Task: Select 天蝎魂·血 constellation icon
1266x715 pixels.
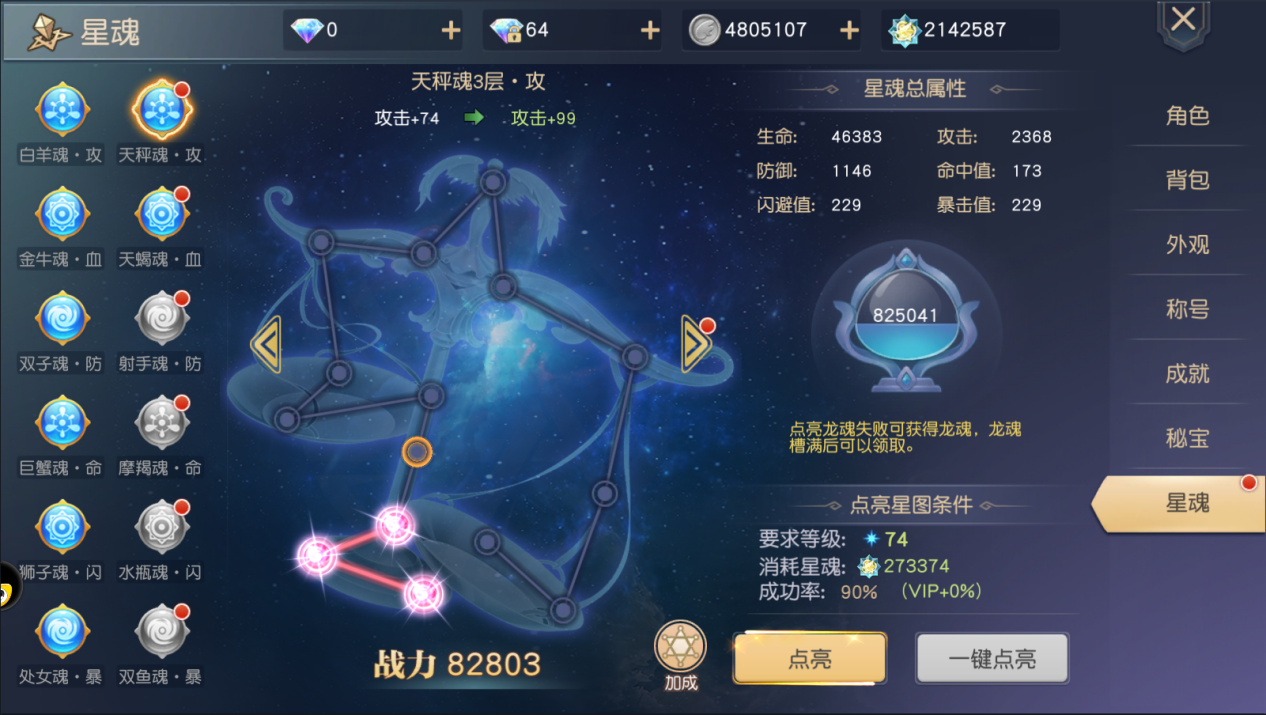Action: 160,214
